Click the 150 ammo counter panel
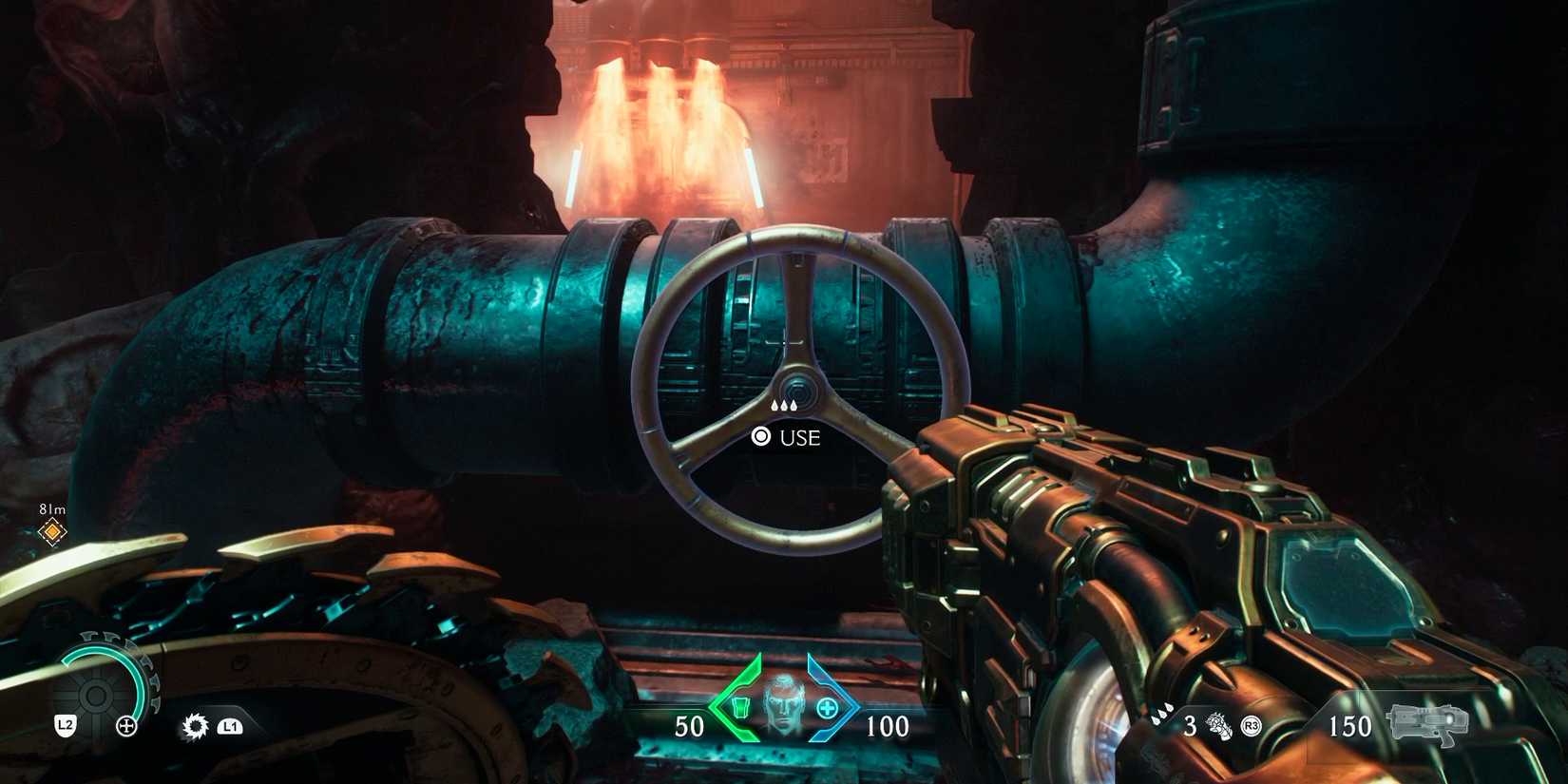The height and width of the screenshot is (784, 1568). point(1350,724)
